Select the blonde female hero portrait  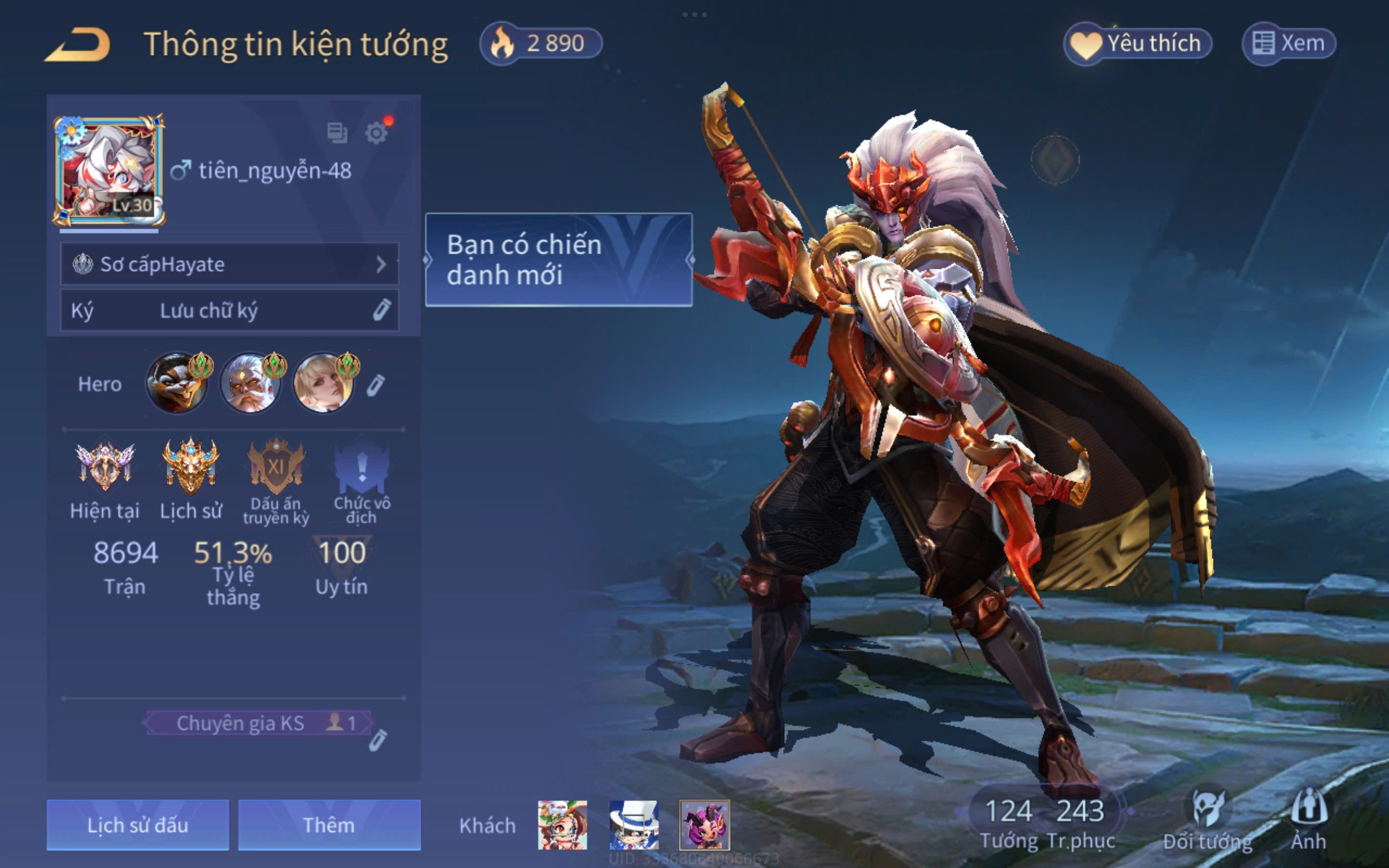coord(324,383)
